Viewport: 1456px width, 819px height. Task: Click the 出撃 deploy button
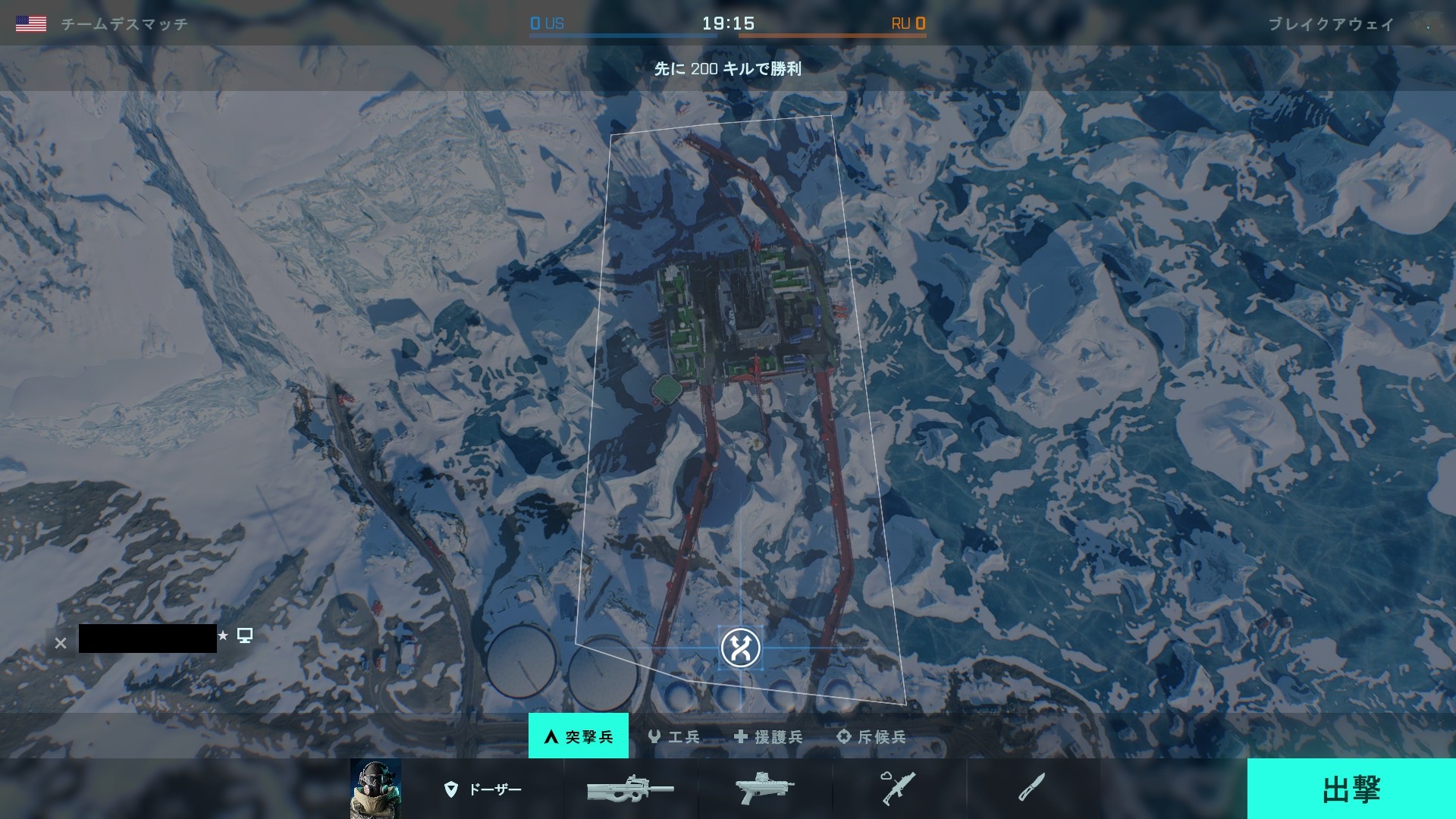point(1351,789)
